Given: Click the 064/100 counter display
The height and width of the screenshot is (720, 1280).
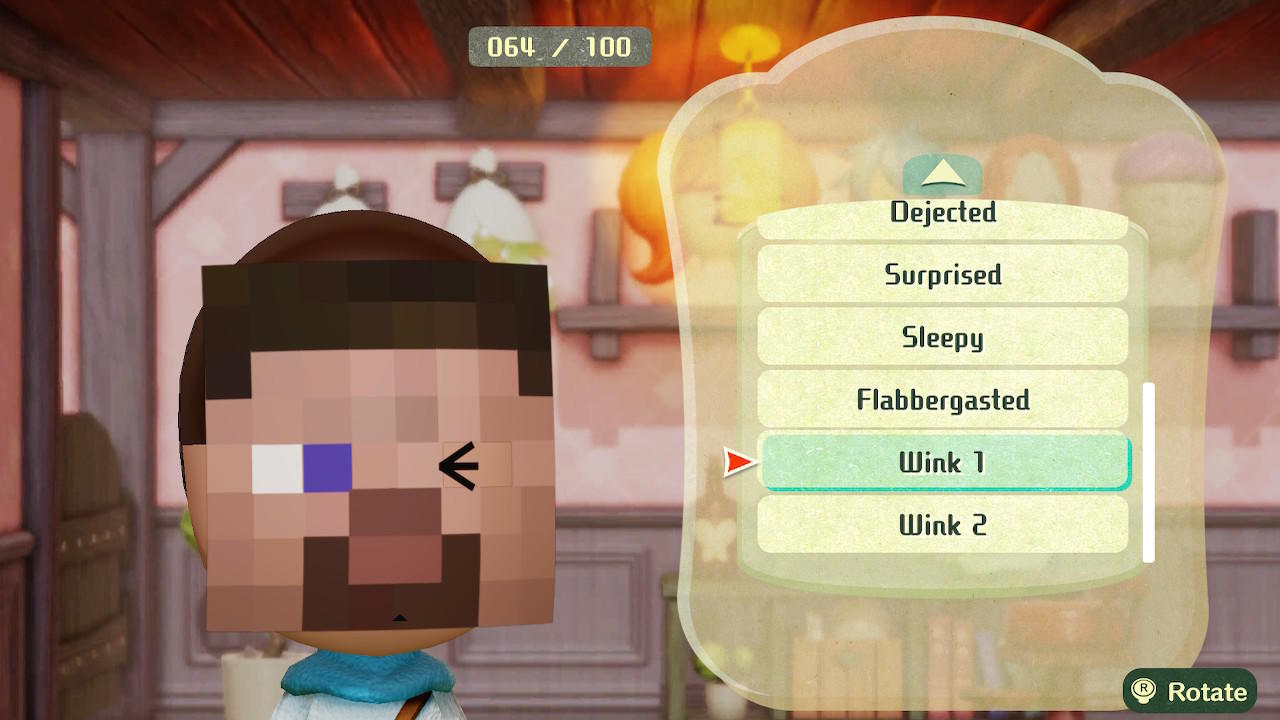Looking at the screenshot, I should 558,46.
